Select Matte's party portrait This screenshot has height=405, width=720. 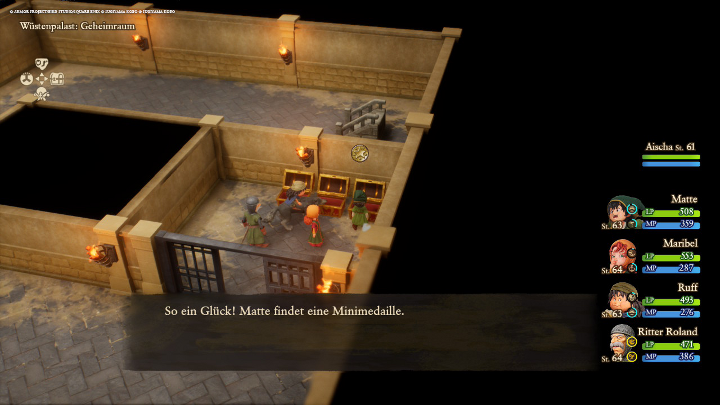pos(622,212)
